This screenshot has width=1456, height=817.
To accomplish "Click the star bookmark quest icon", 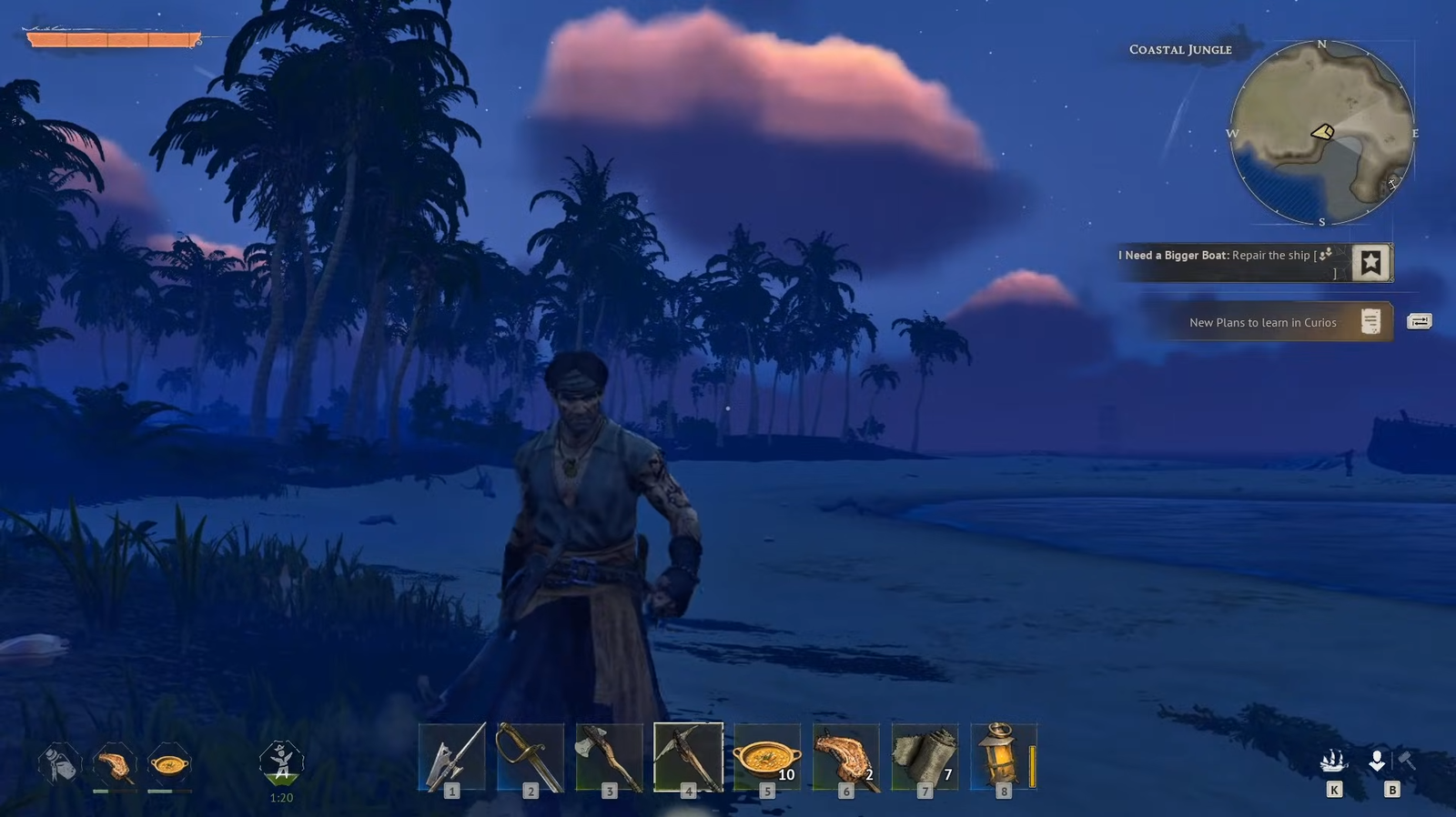I will tap(1370, 263).
